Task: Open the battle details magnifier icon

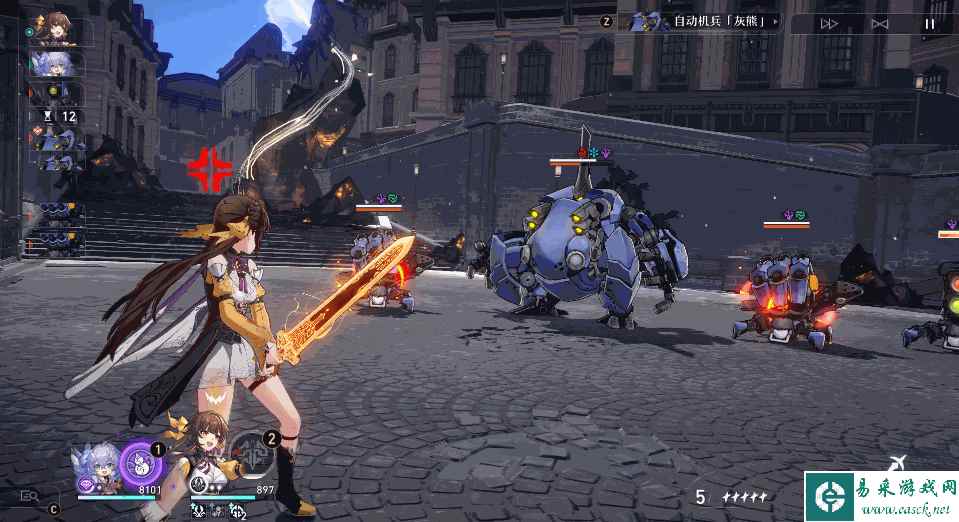Action: tap(29, 495)
